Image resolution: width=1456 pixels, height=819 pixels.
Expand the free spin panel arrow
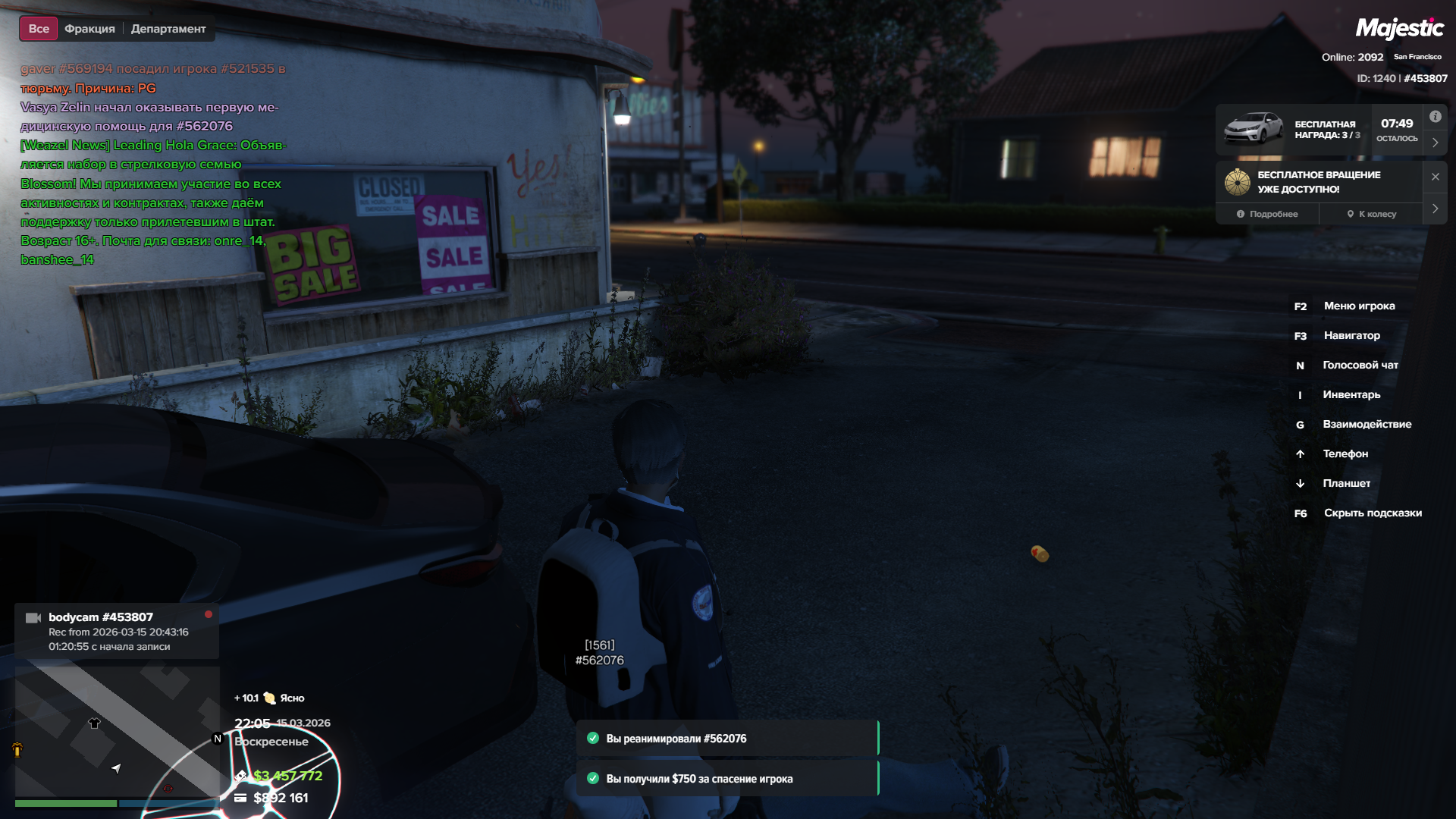tap(1435, 209)
